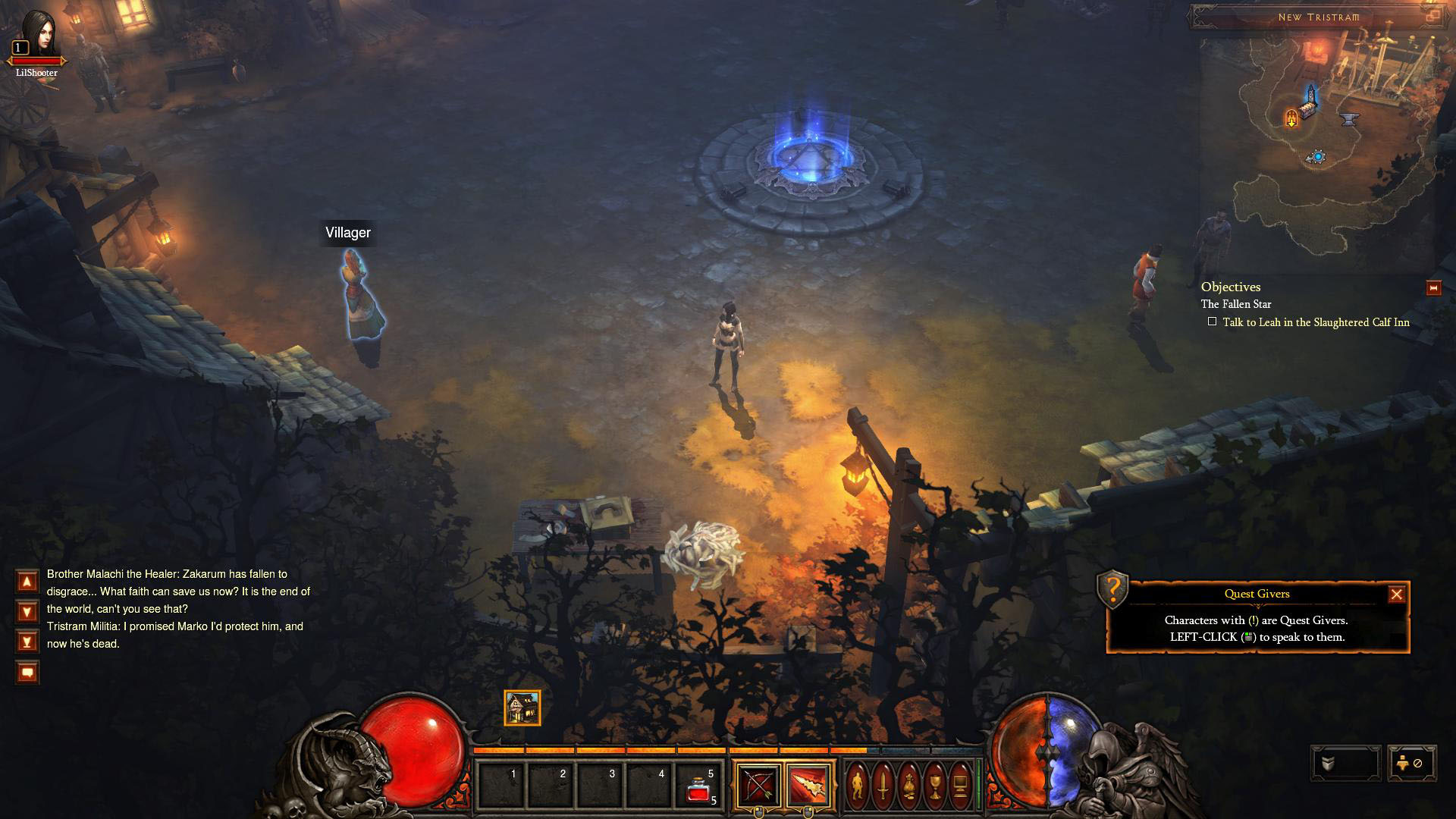Jump chat to bottom with underlined arrow
The width and height of the screenshot is (1456, 819).
27,642
